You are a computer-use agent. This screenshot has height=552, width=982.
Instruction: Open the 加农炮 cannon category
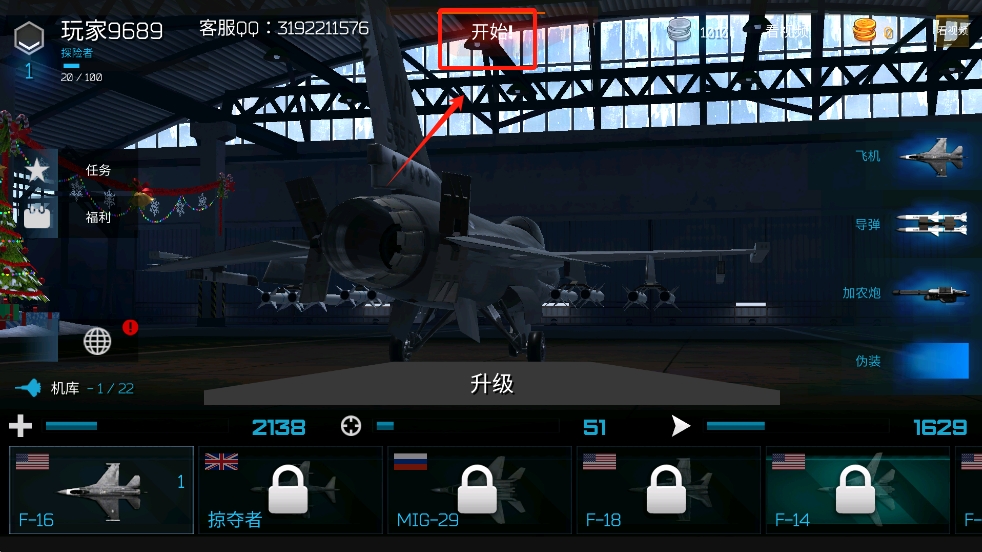click(x=908, y=293)
